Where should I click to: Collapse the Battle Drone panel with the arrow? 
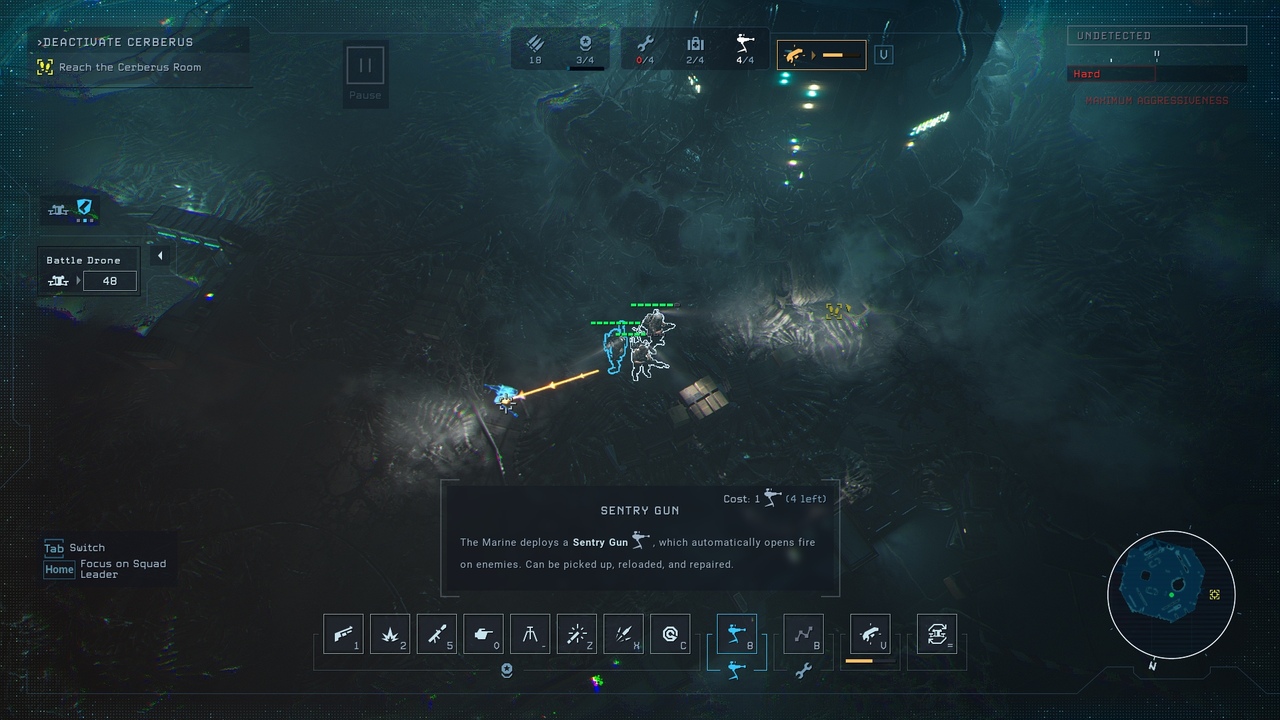(x=160, y=255)
